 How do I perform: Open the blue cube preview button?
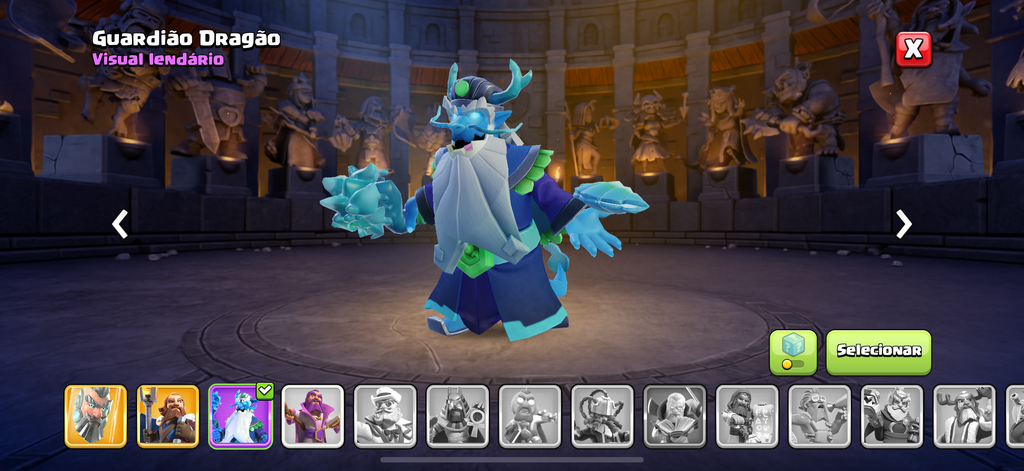(793, 352)
